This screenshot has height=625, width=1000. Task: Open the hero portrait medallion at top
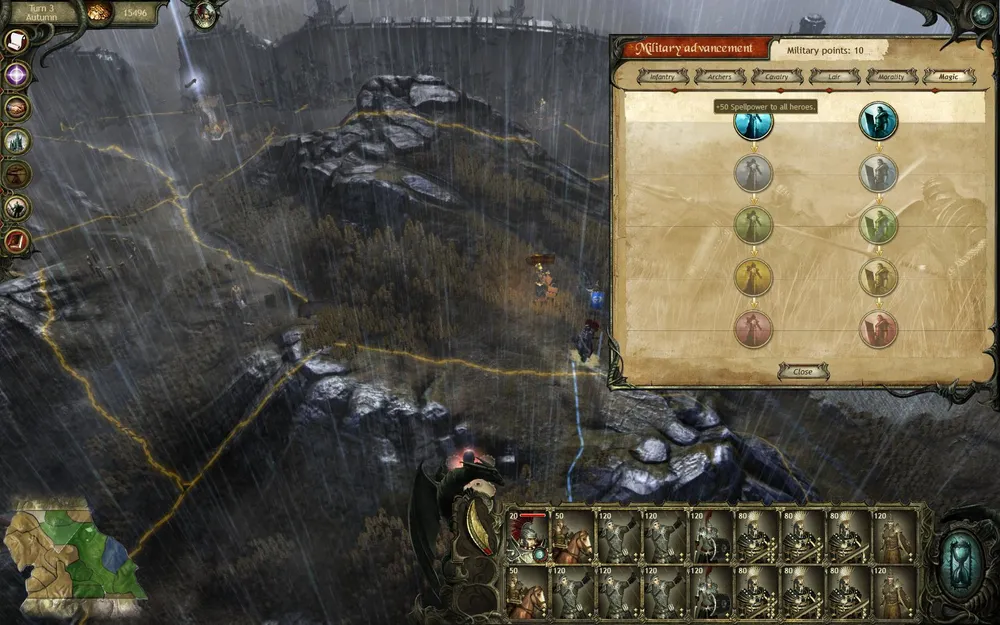[x=205, y=14]
